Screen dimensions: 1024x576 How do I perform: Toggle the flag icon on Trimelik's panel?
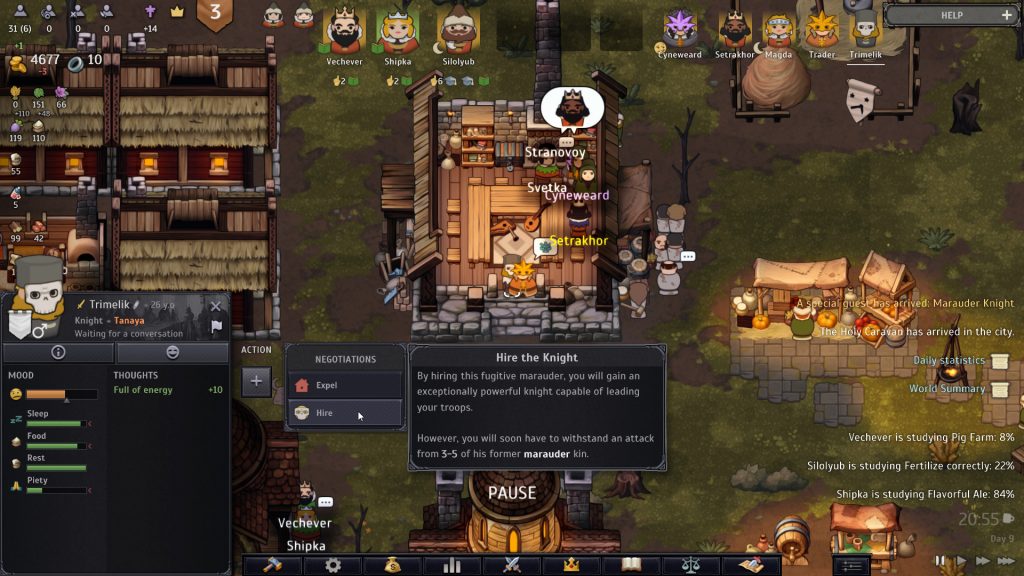click(216, 327)
